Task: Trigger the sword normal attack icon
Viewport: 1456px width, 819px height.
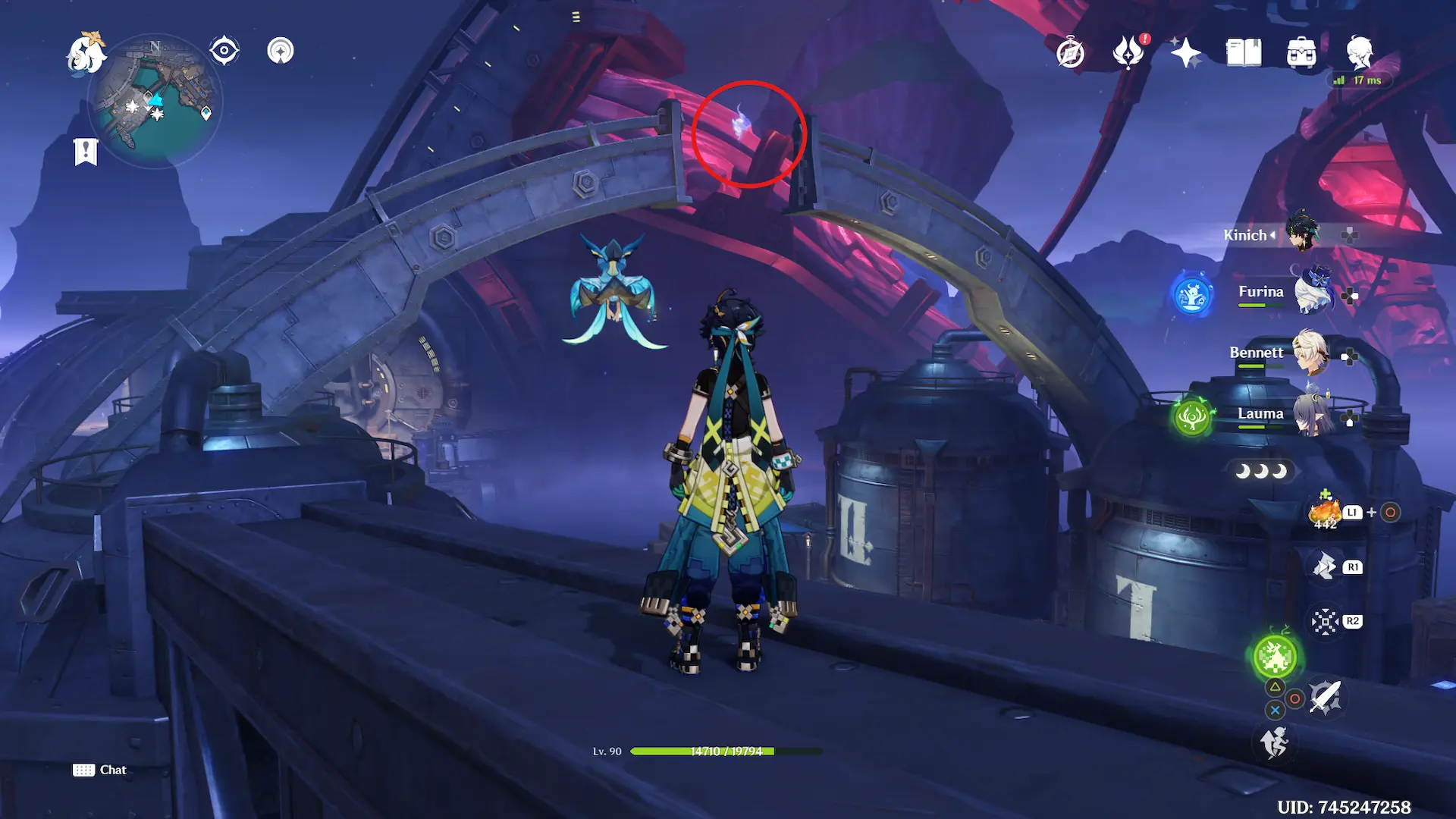Action: 1325,696
